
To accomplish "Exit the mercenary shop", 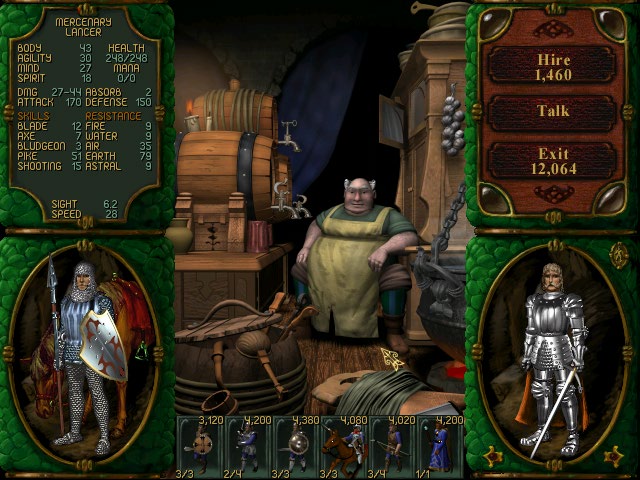I will 551,160.
